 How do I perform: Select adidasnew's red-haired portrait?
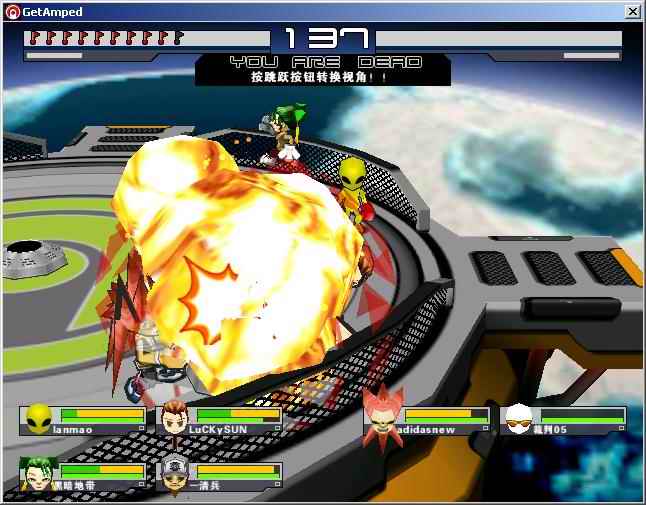pyautogui.click(x=382, y=417)
